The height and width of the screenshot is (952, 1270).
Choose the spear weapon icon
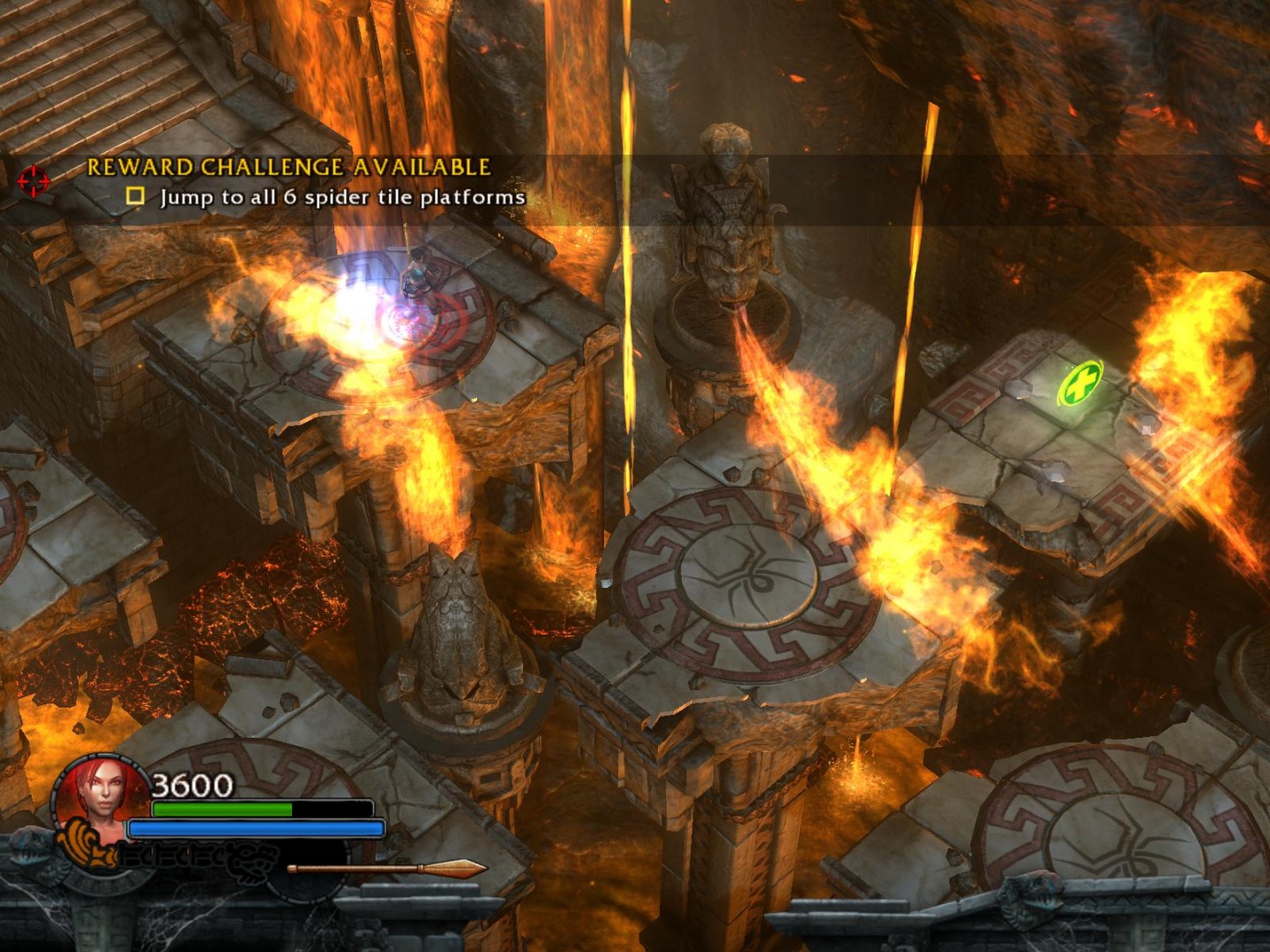386,869
